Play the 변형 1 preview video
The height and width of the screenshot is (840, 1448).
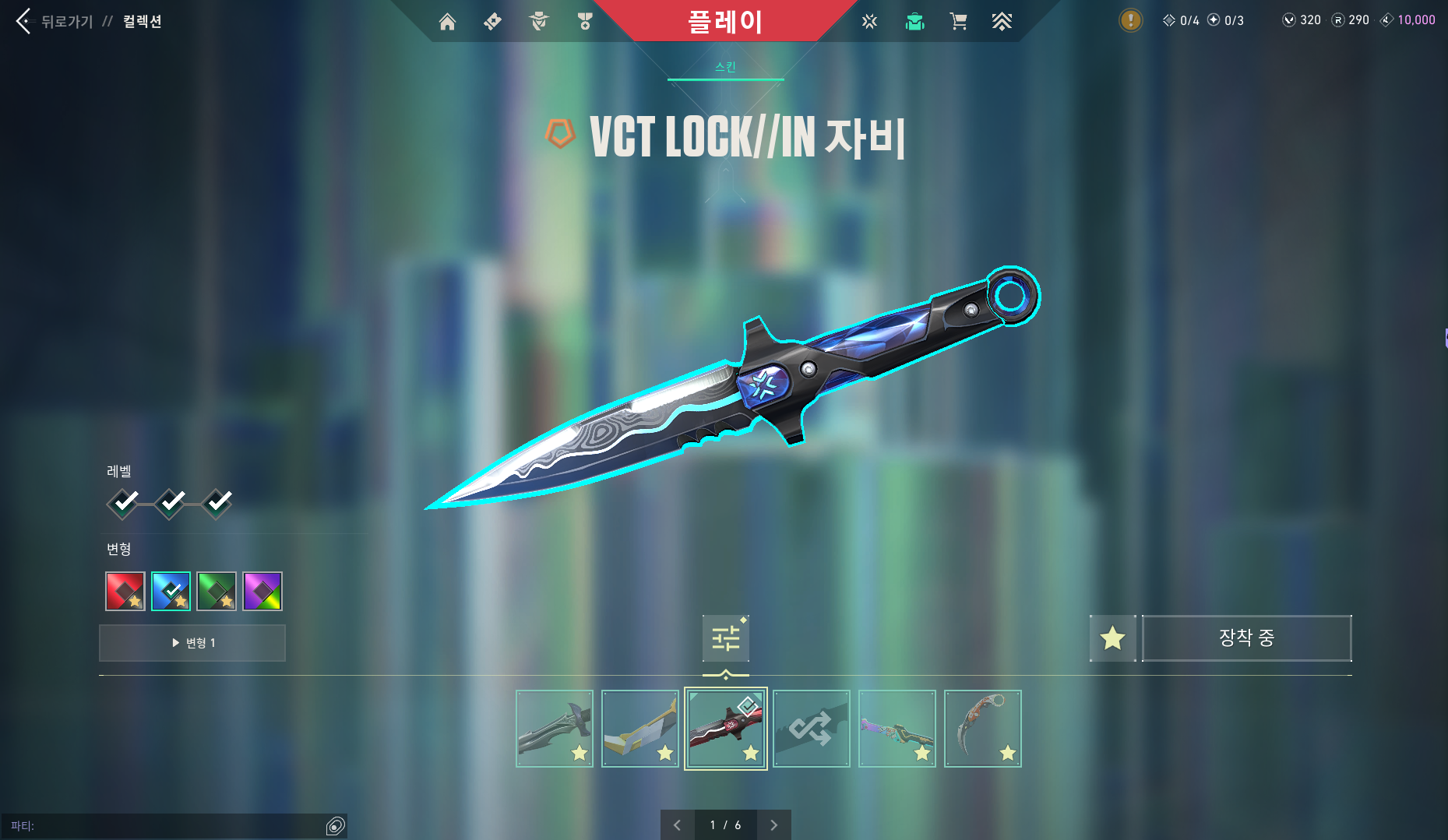pos(192,643)
